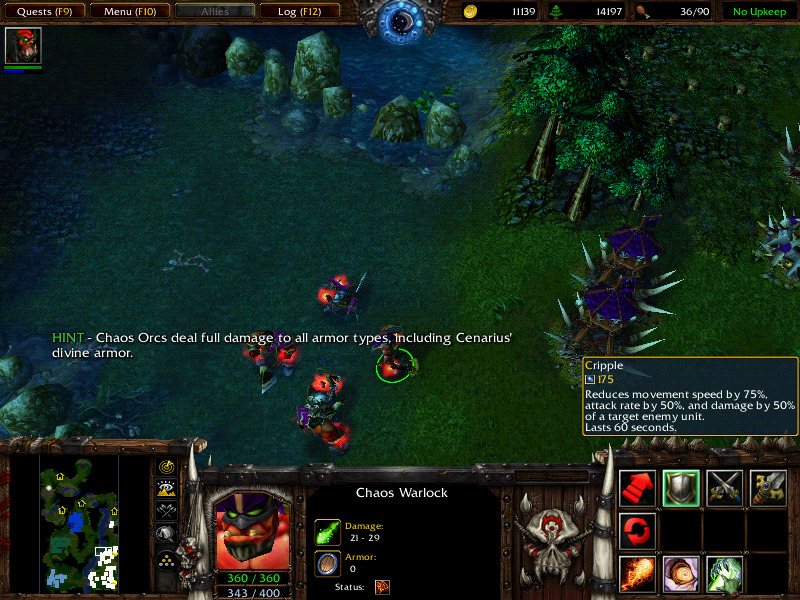Screen dimensions: 800x600
Task: Select the crossed swords Hold Position command
Action: 724,488
